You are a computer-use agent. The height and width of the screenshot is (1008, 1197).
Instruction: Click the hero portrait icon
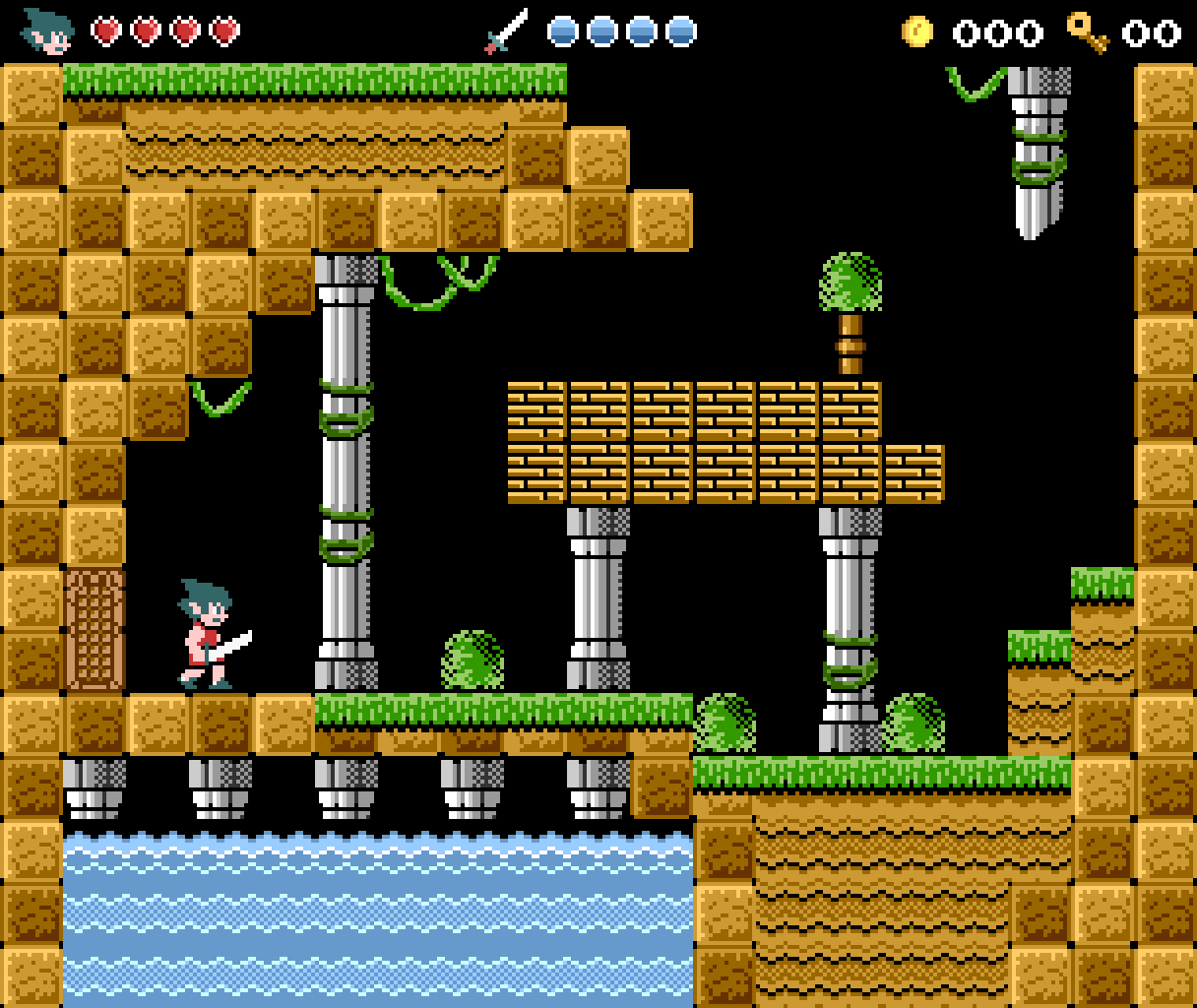click(x=47, y=31)
